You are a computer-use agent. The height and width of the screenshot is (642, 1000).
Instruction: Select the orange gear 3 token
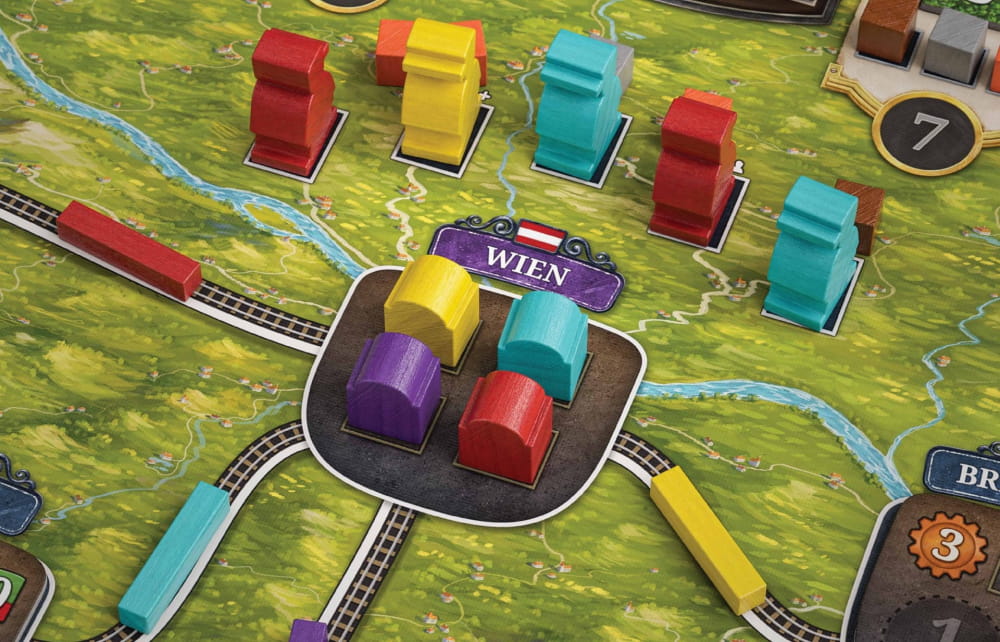tap(947, 544)
